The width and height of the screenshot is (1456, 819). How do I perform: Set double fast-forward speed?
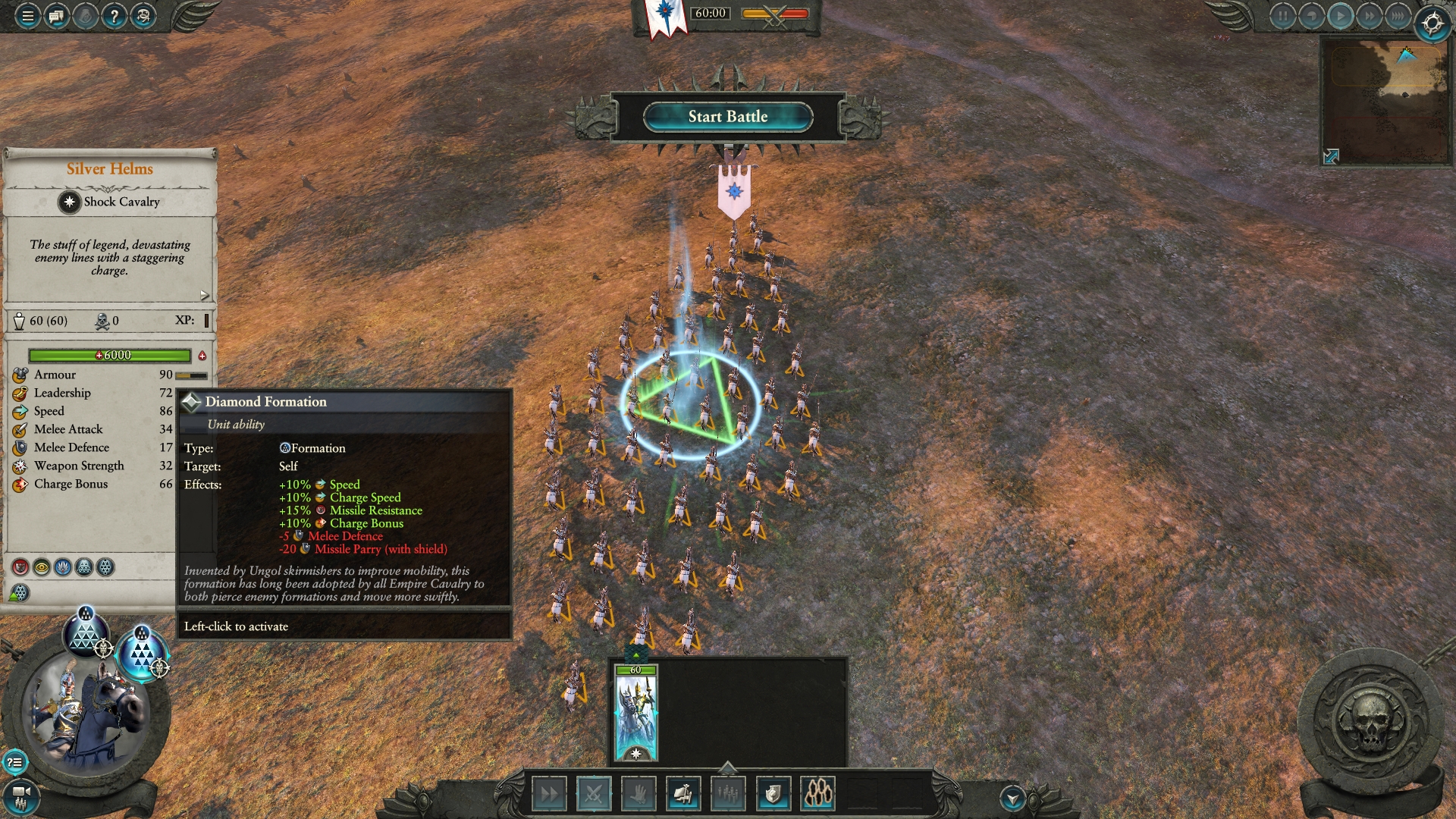tap(1369, 16)
